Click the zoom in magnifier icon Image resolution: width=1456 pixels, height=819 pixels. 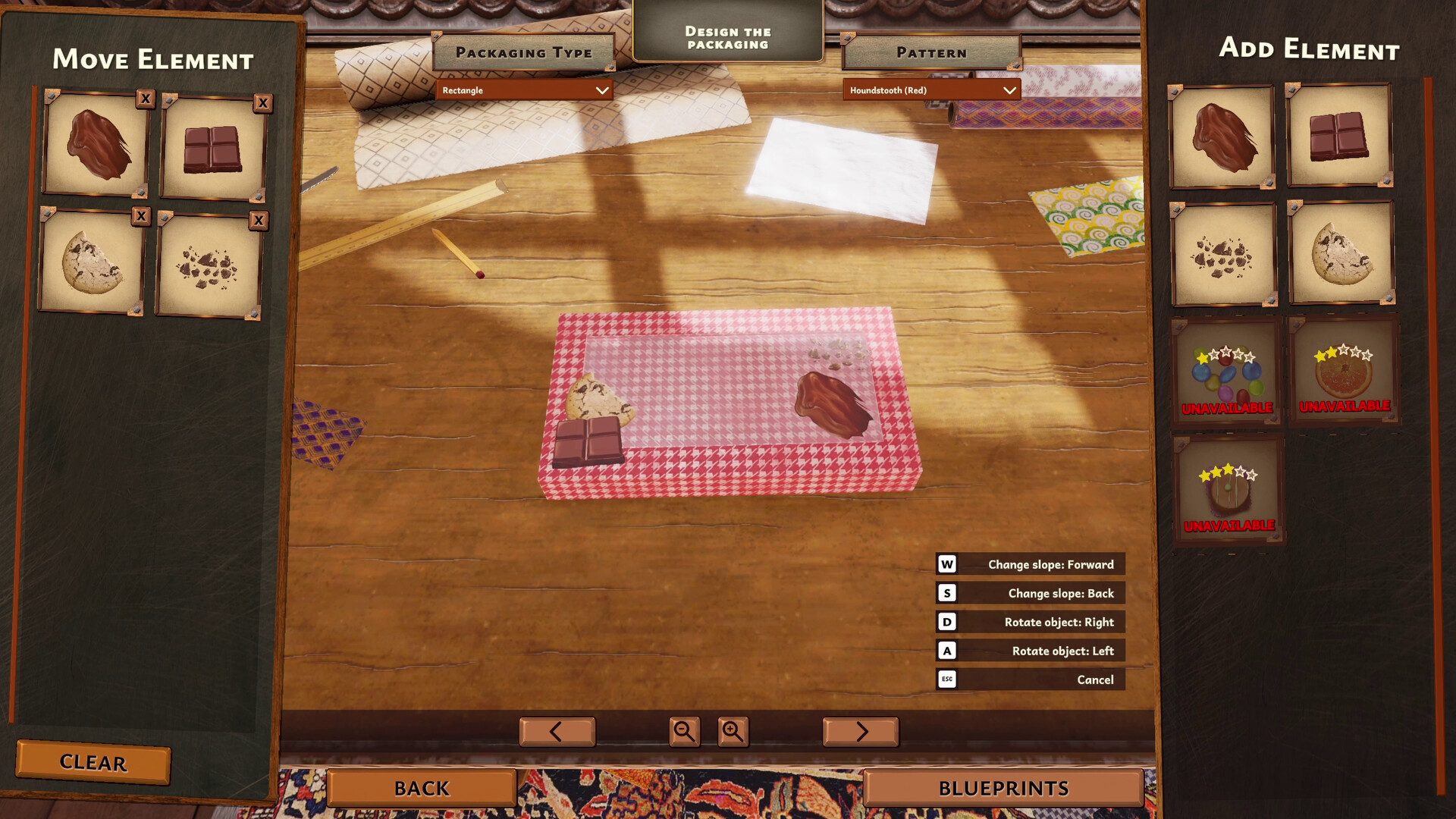732,731
